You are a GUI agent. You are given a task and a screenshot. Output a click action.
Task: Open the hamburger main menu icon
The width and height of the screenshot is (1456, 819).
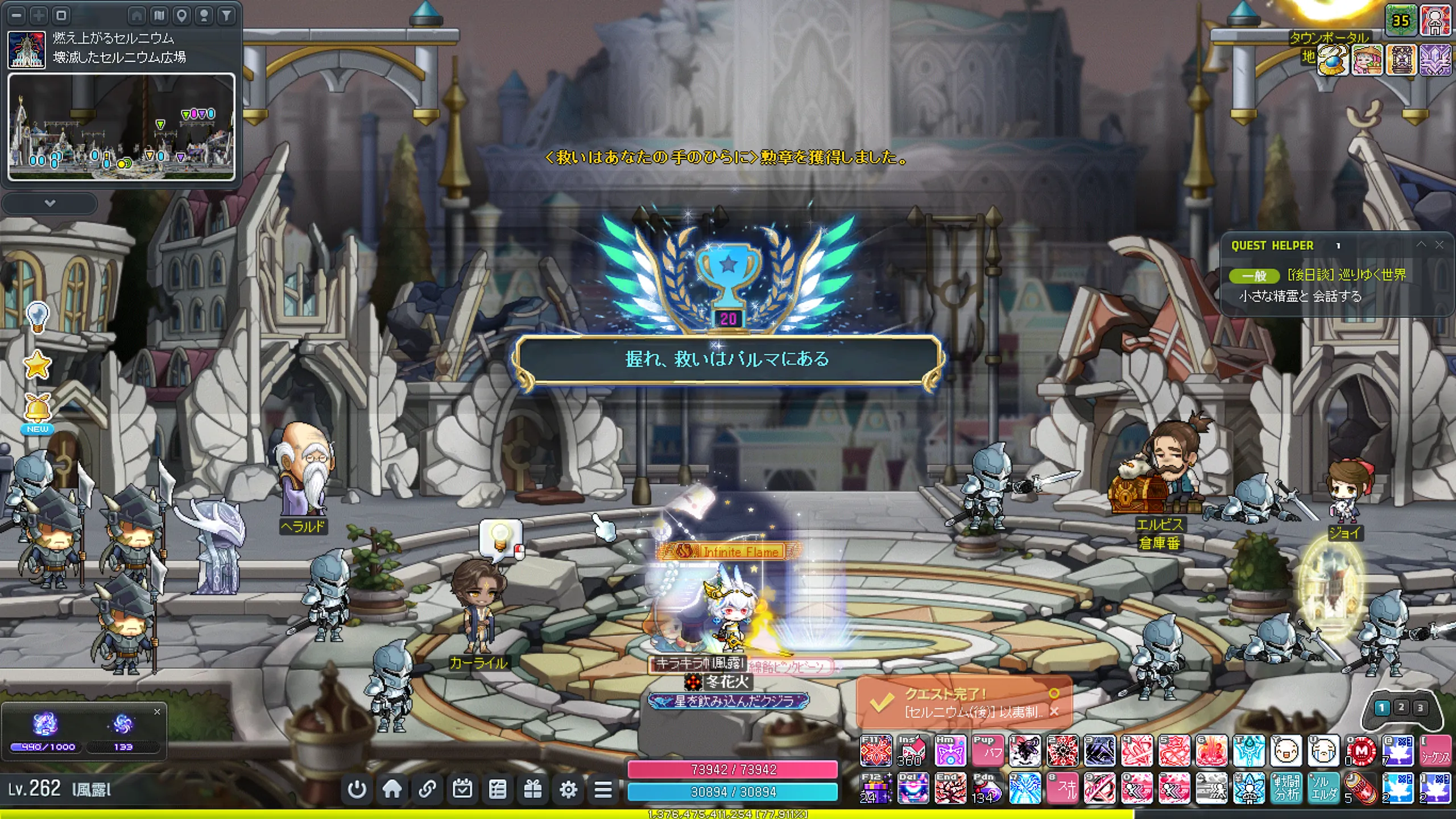(x=603, y=789)
